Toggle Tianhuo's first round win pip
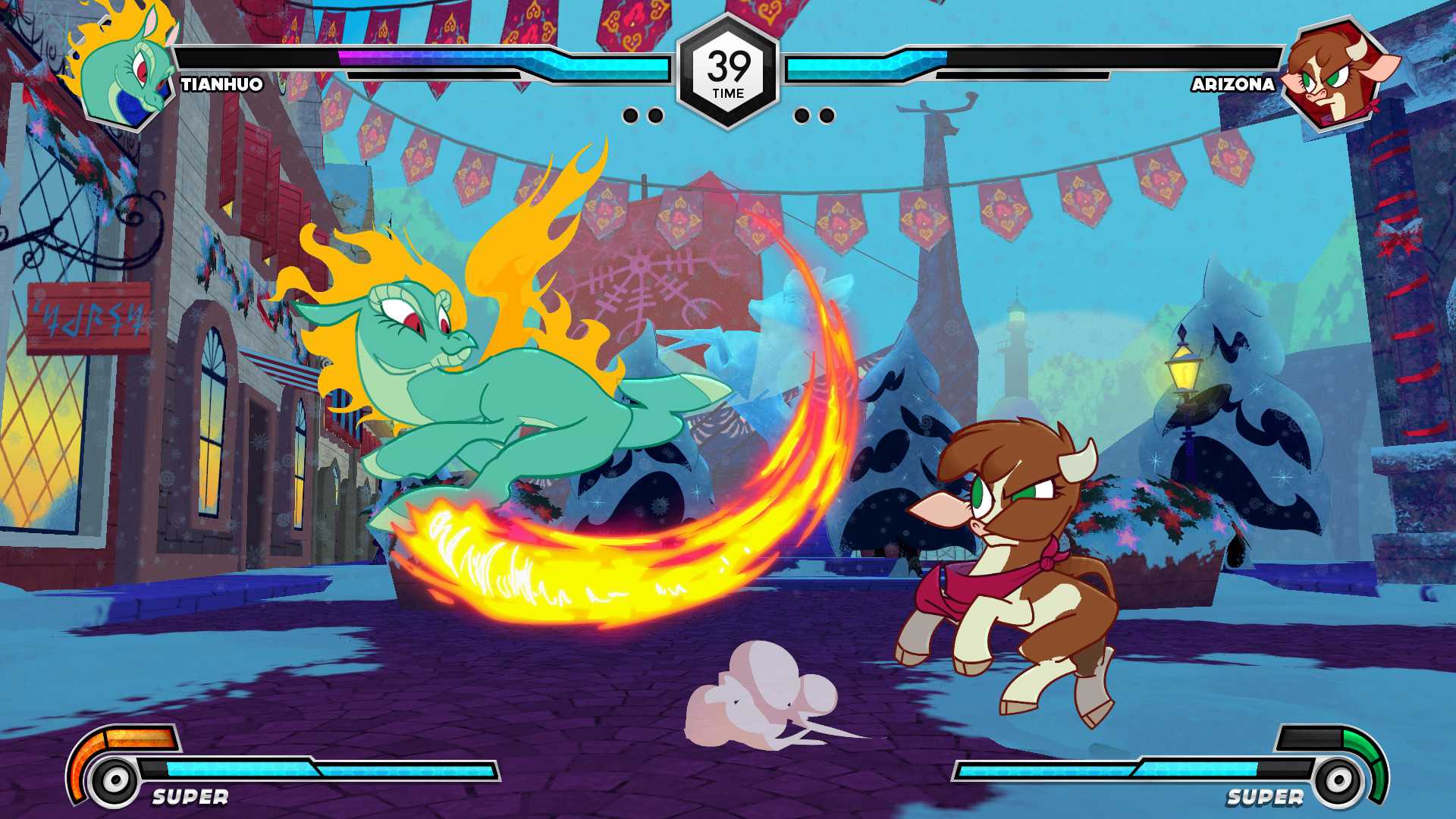The width and height of the screenshot is (1456, 819). point(631,115)
